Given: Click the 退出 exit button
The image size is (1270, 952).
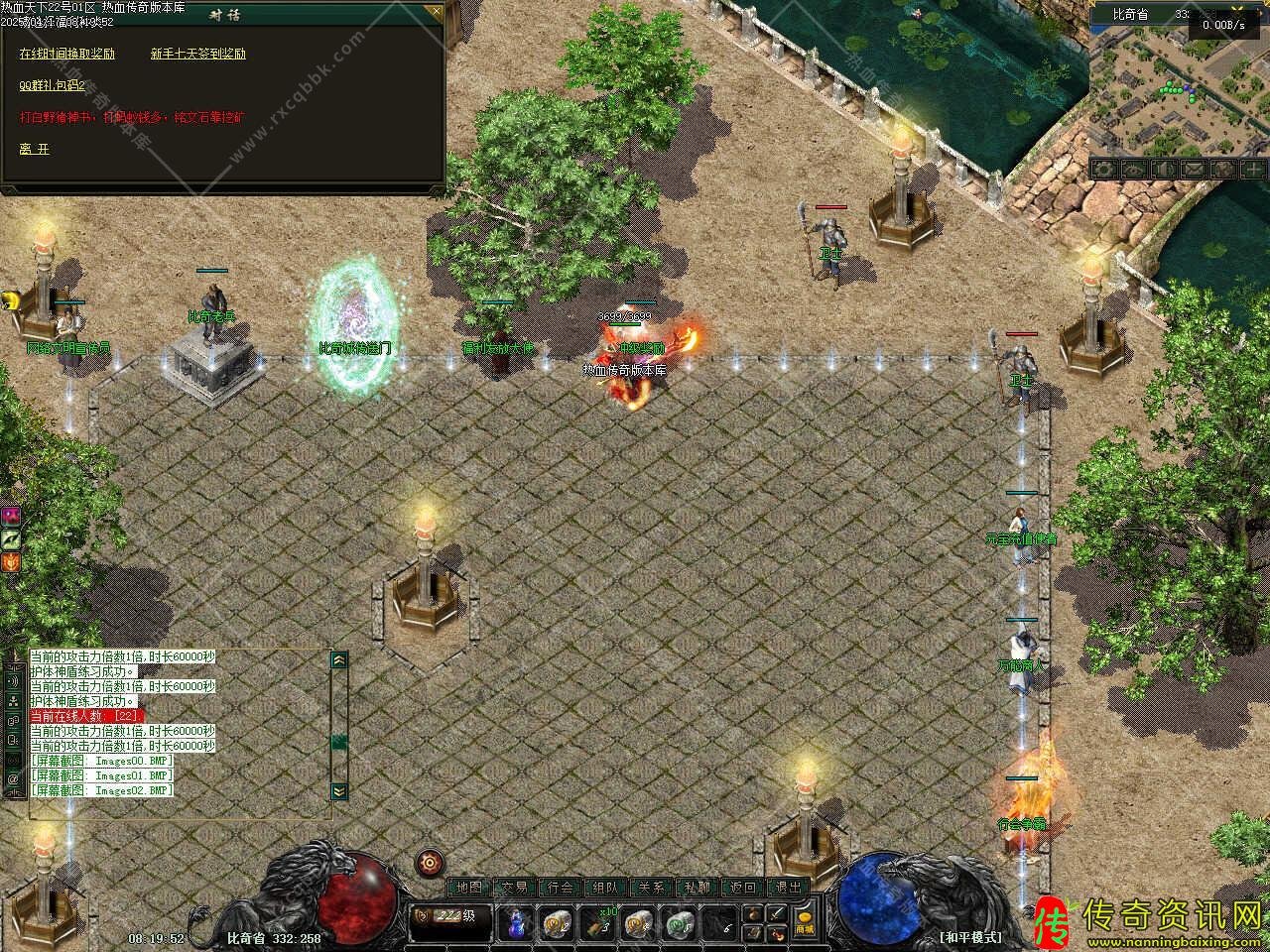Looking at the screenshot, I should (x=789, y=888).
